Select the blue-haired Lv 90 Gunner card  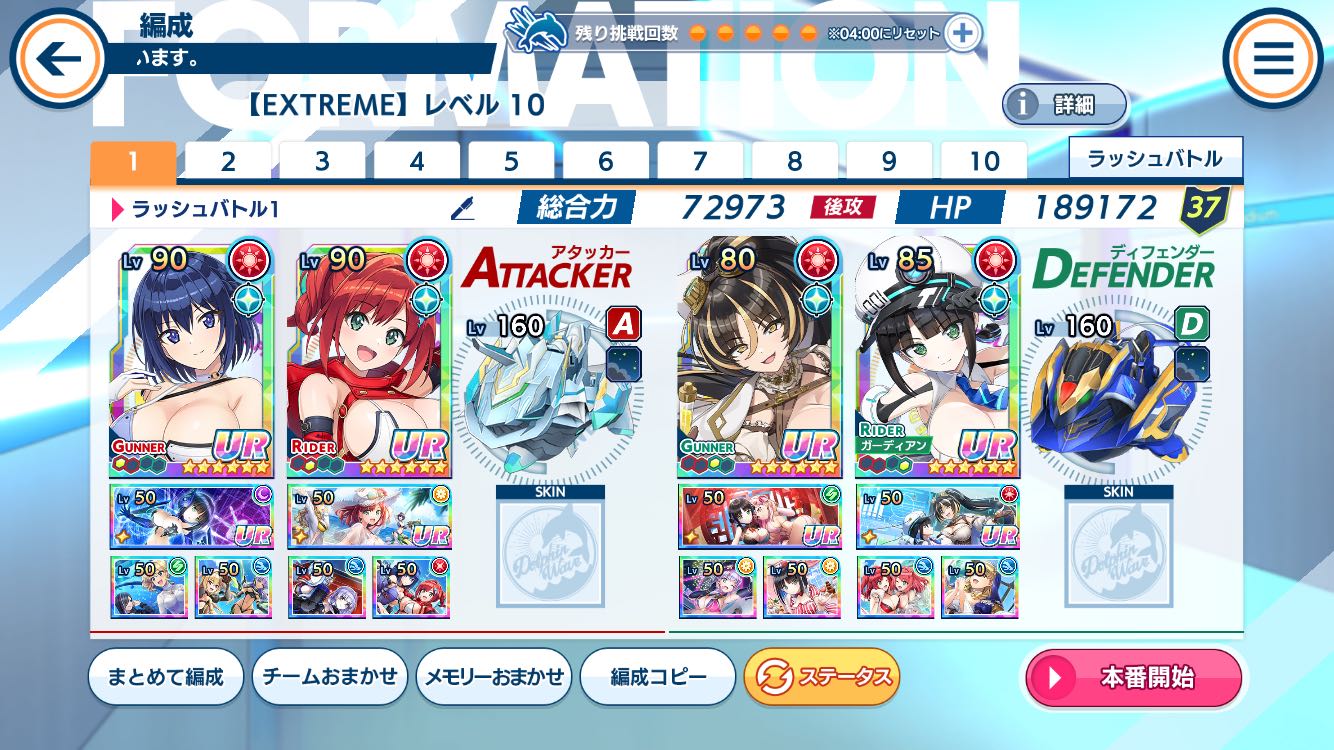point(190,360)
